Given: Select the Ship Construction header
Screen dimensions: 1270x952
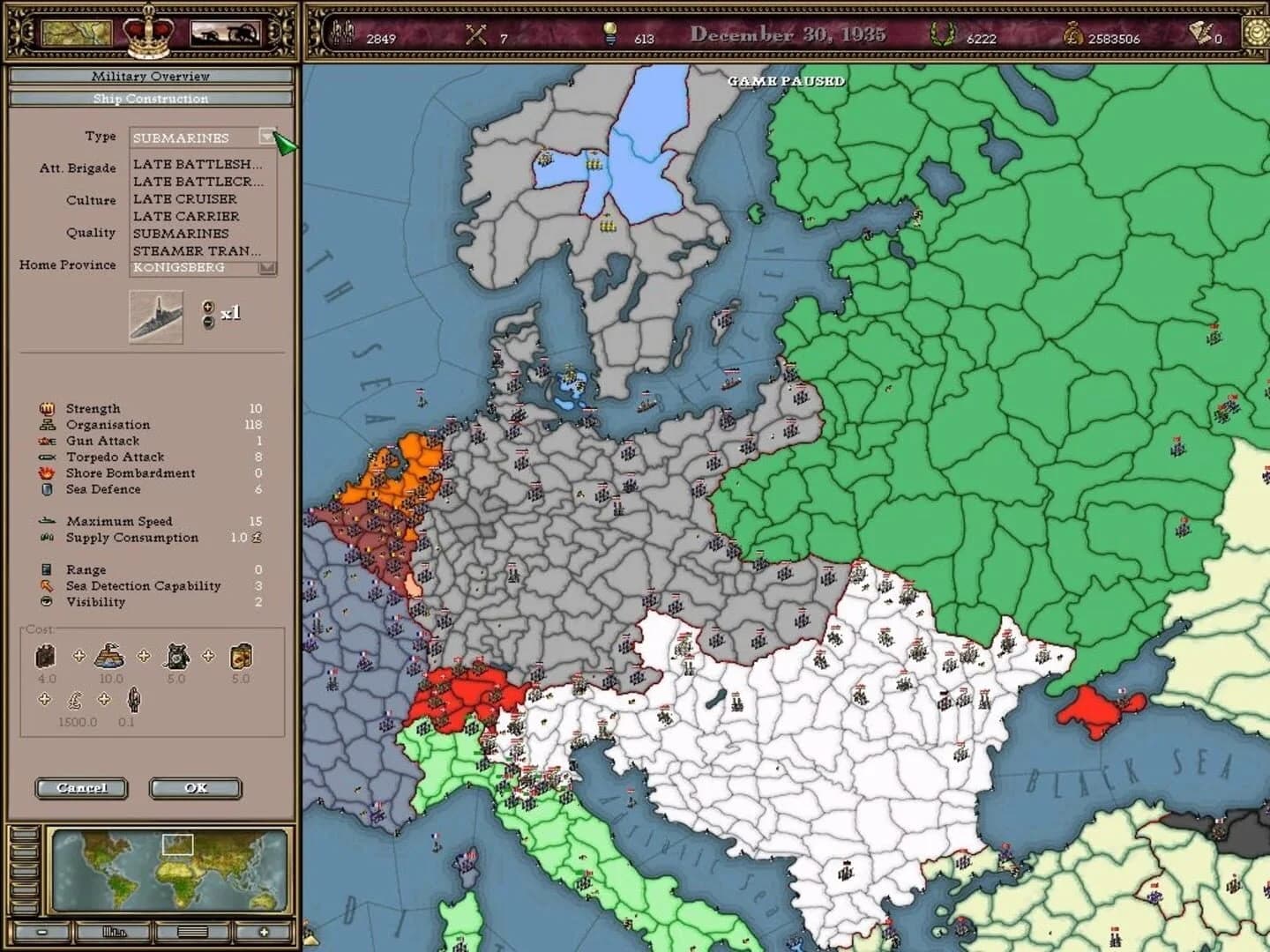Looking at the screenshot, I should click(150, 98).
